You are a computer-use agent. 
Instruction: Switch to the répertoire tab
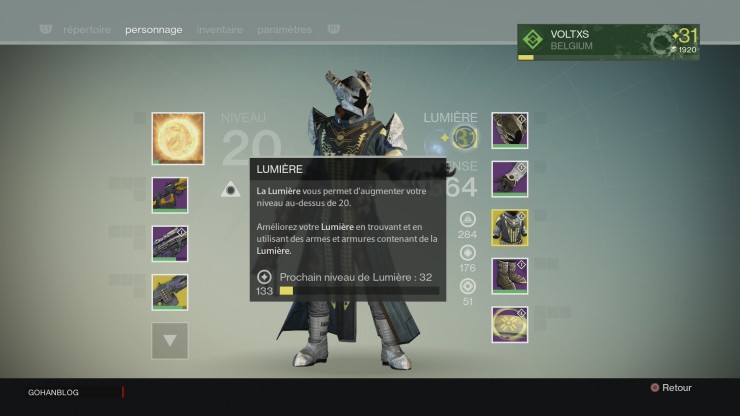(86, 30)
